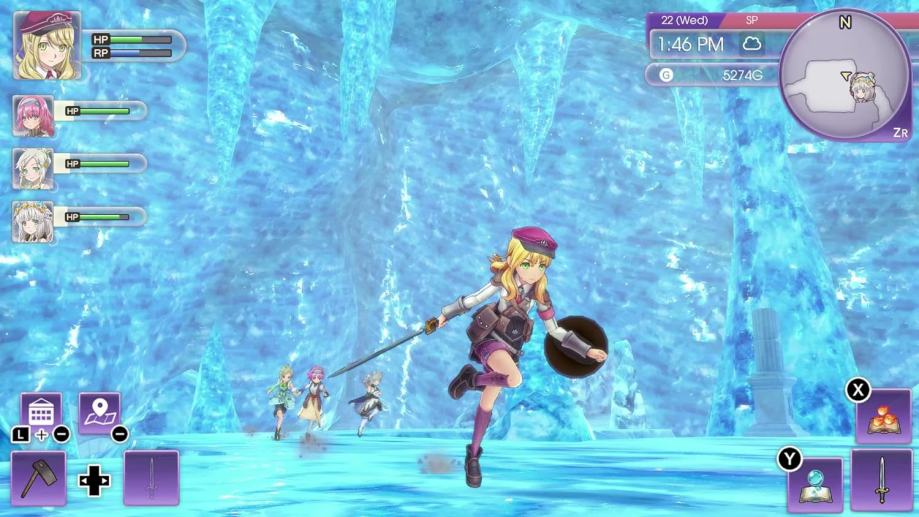
Task: Open the calendar icon
Action: [x=41, y=411]
